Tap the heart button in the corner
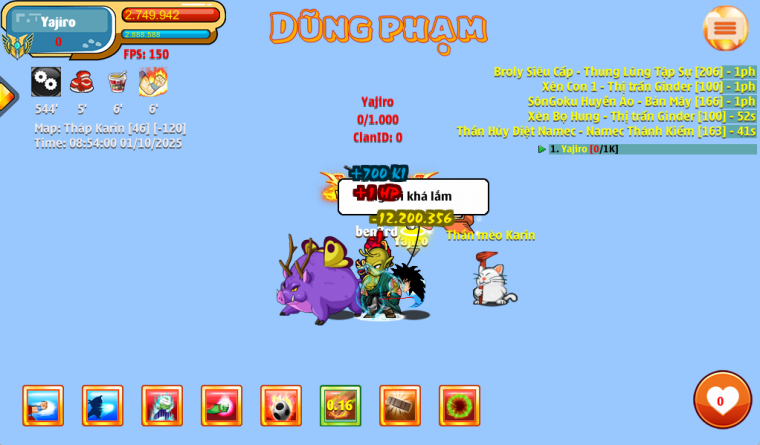760x445 pixels. pos(722,399)
